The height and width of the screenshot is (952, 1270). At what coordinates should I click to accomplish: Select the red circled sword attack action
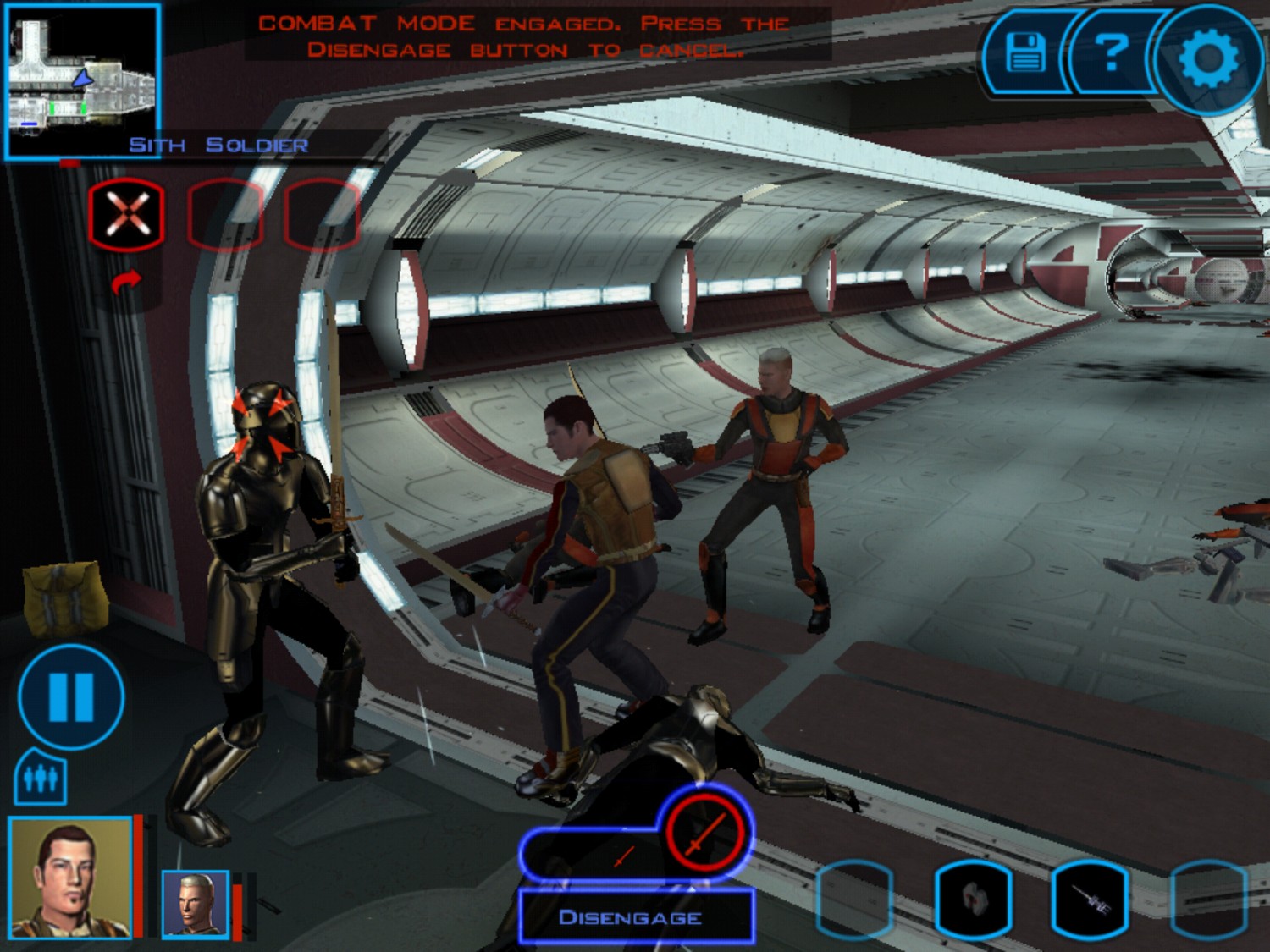705,834
